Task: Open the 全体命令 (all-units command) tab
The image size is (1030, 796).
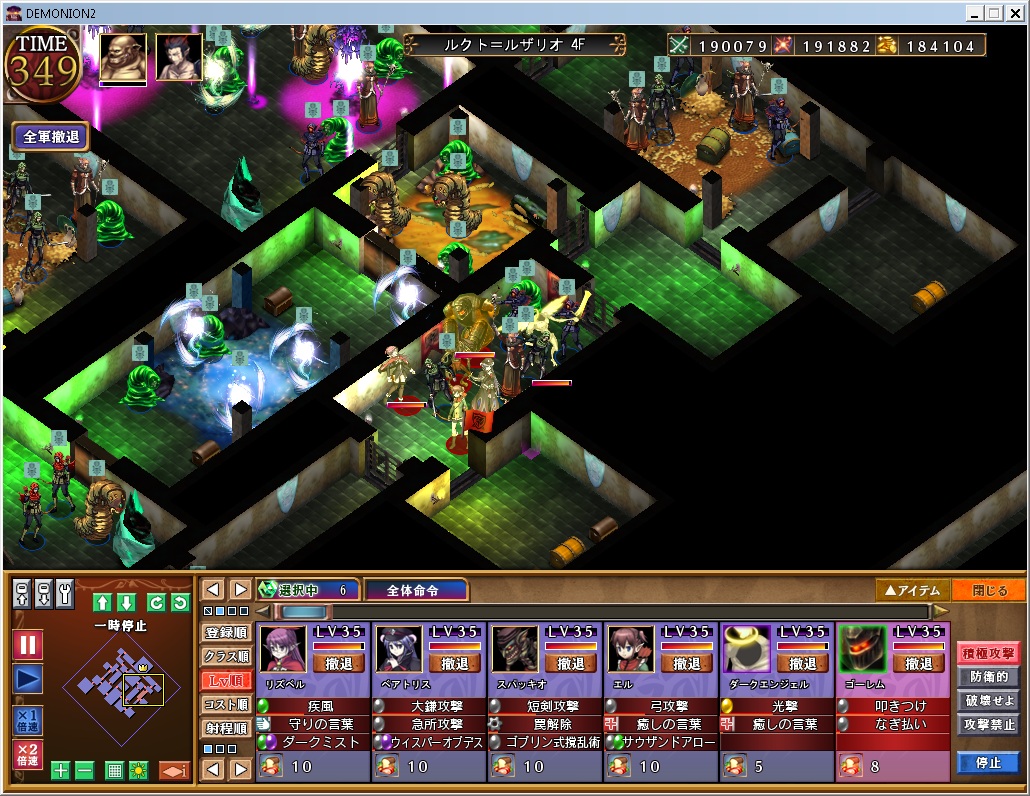Action: tap(414, 590)
